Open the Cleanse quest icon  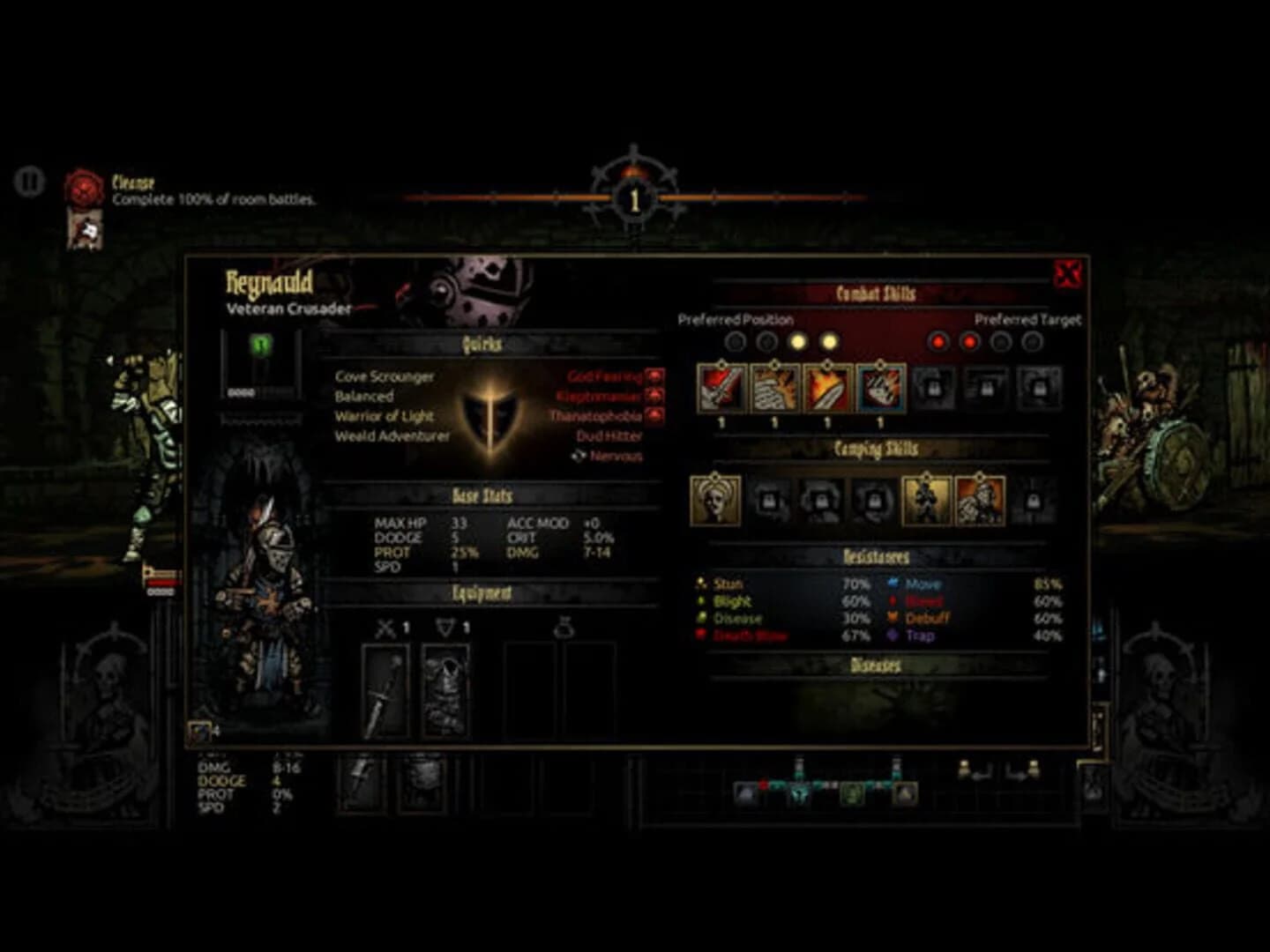[x=86, y=185]
